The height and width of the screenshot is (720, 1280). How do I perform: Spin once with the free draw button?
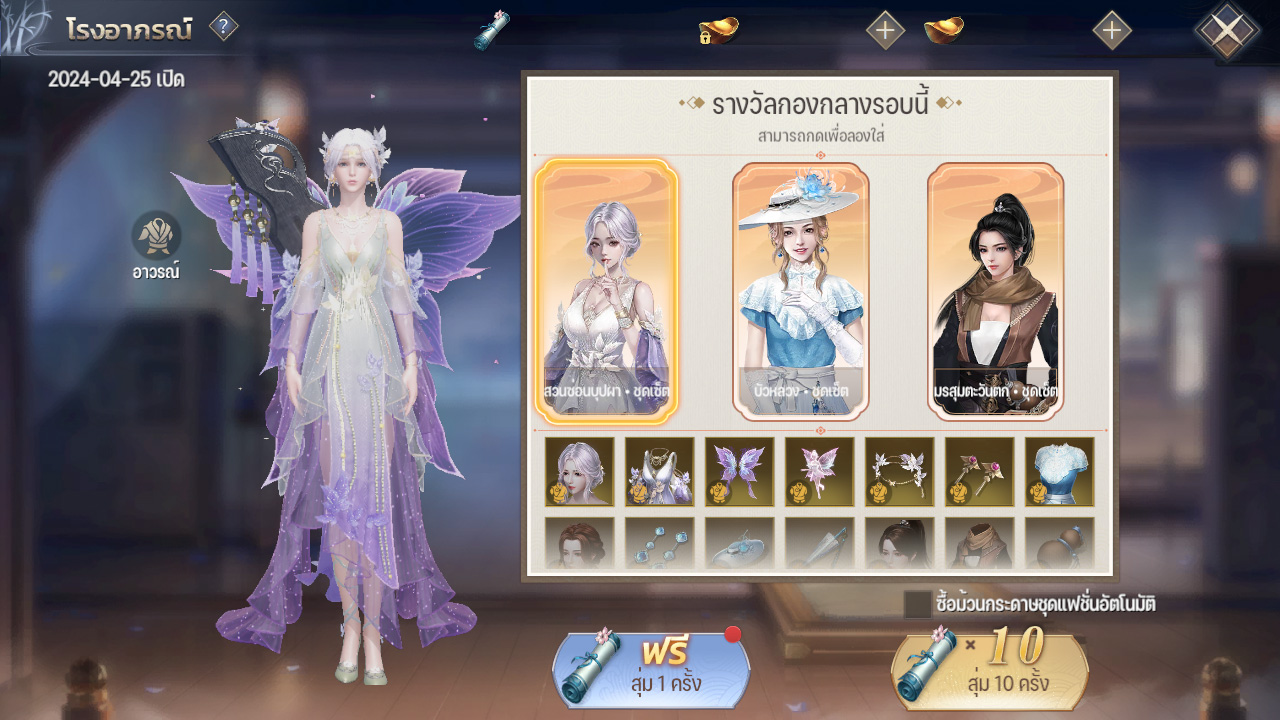651,670
